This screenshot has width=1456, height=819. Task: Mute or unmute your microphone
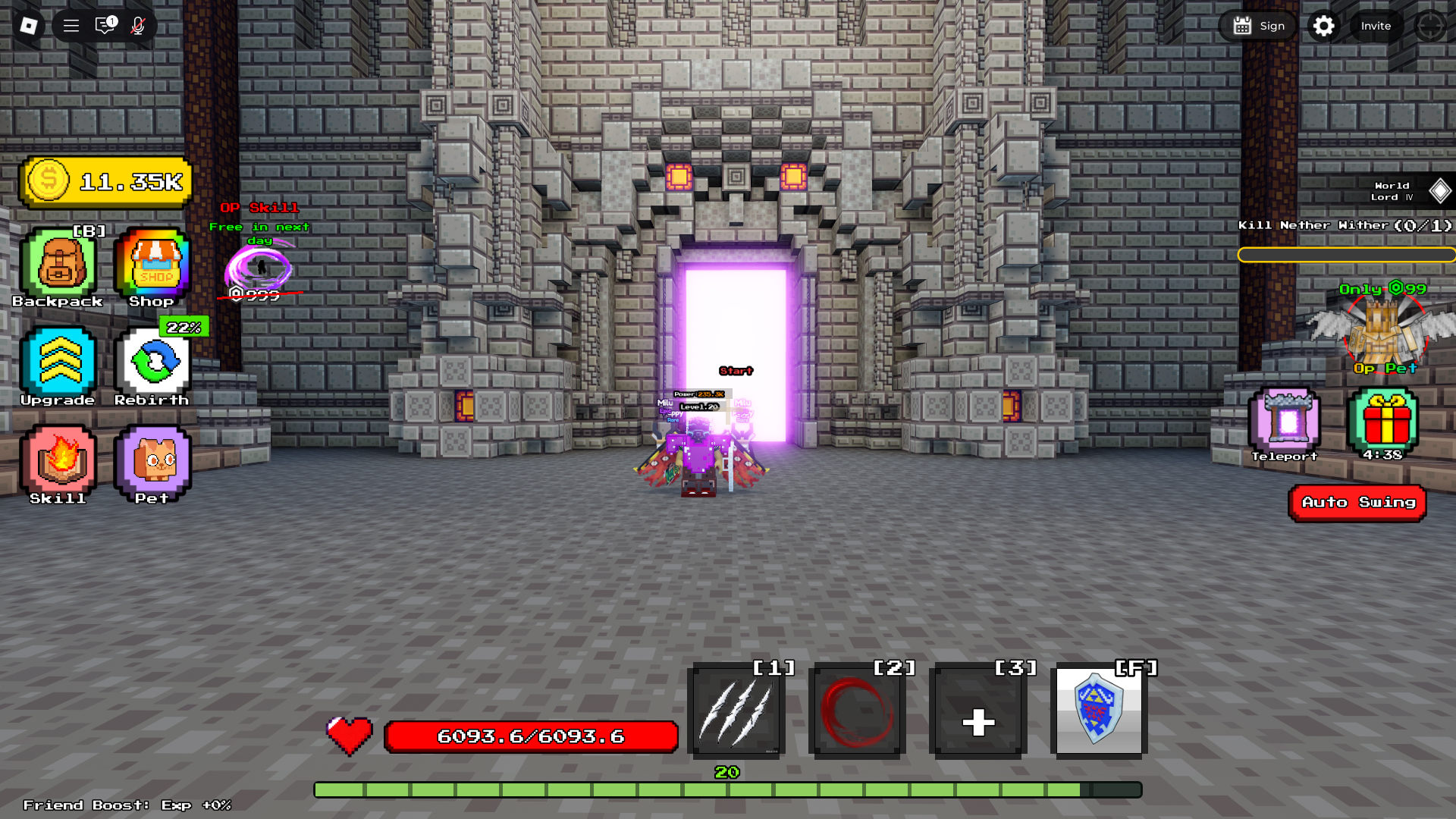click(136, 25)
